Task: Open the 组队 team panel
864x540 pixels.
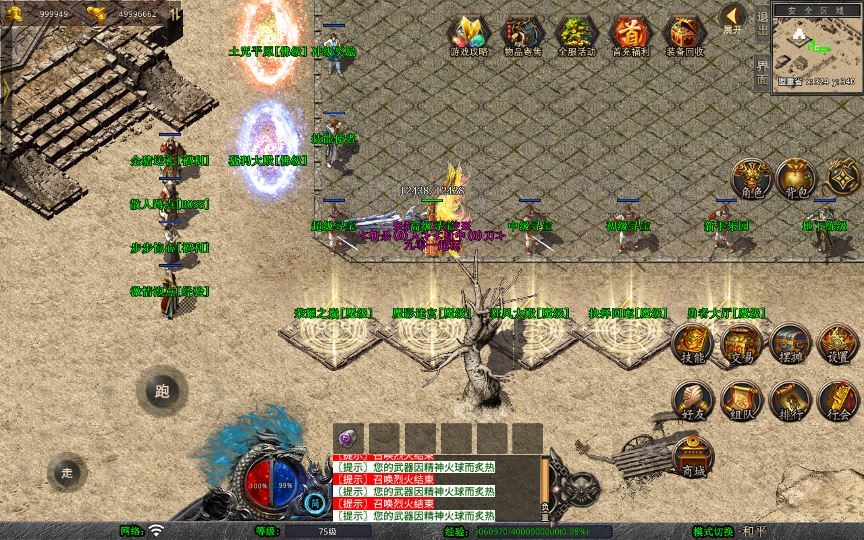Action: [x=741, y=398]
